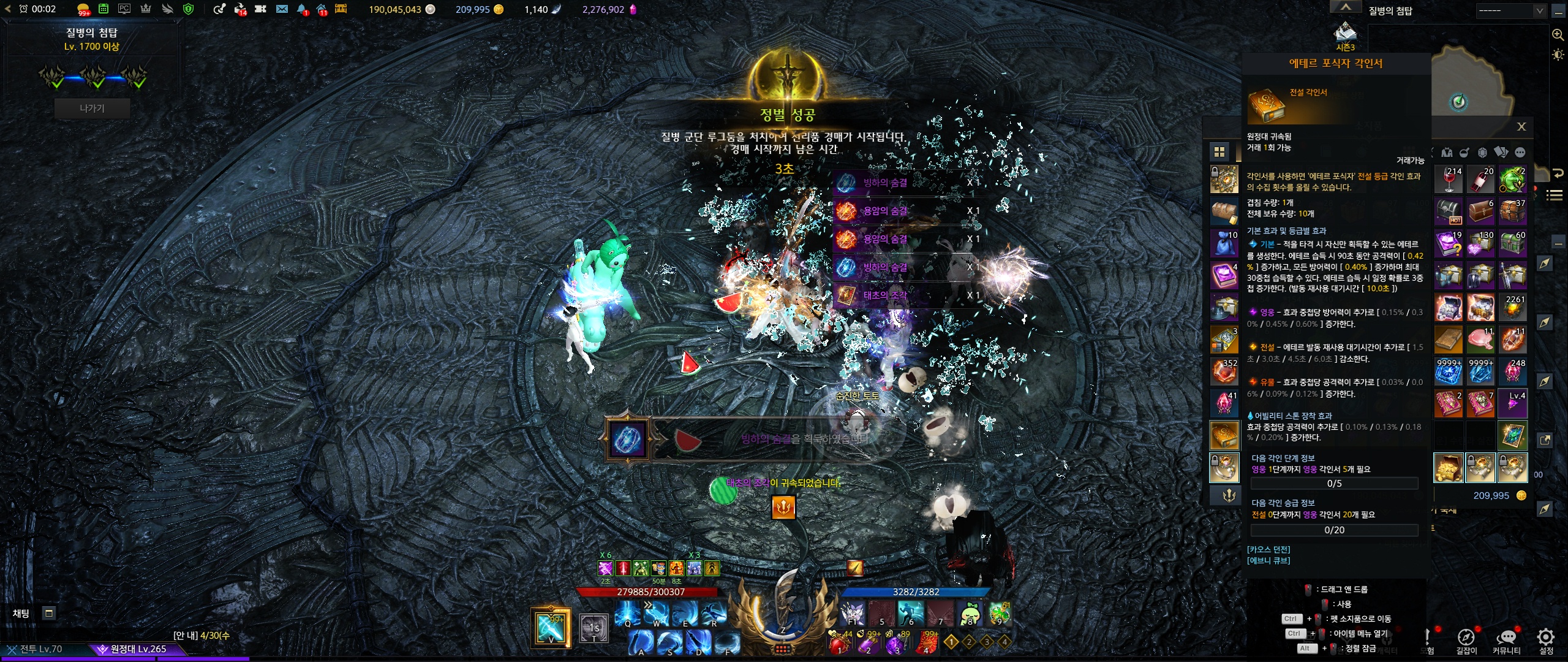Viewport: 1568px width, 662px height.
Task: Activate the Q skill icon
Action: pos(627,613)
